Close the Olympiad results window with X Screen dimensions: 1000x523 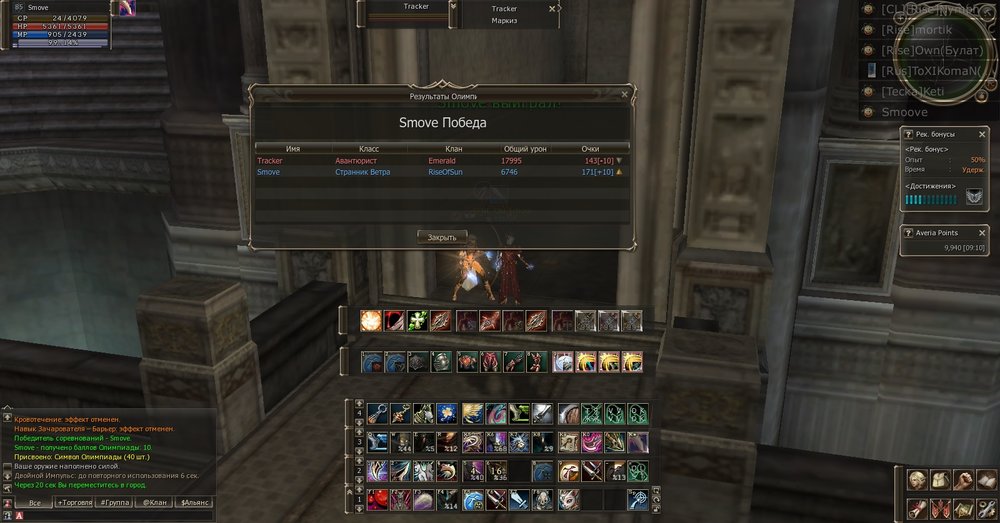624,95
